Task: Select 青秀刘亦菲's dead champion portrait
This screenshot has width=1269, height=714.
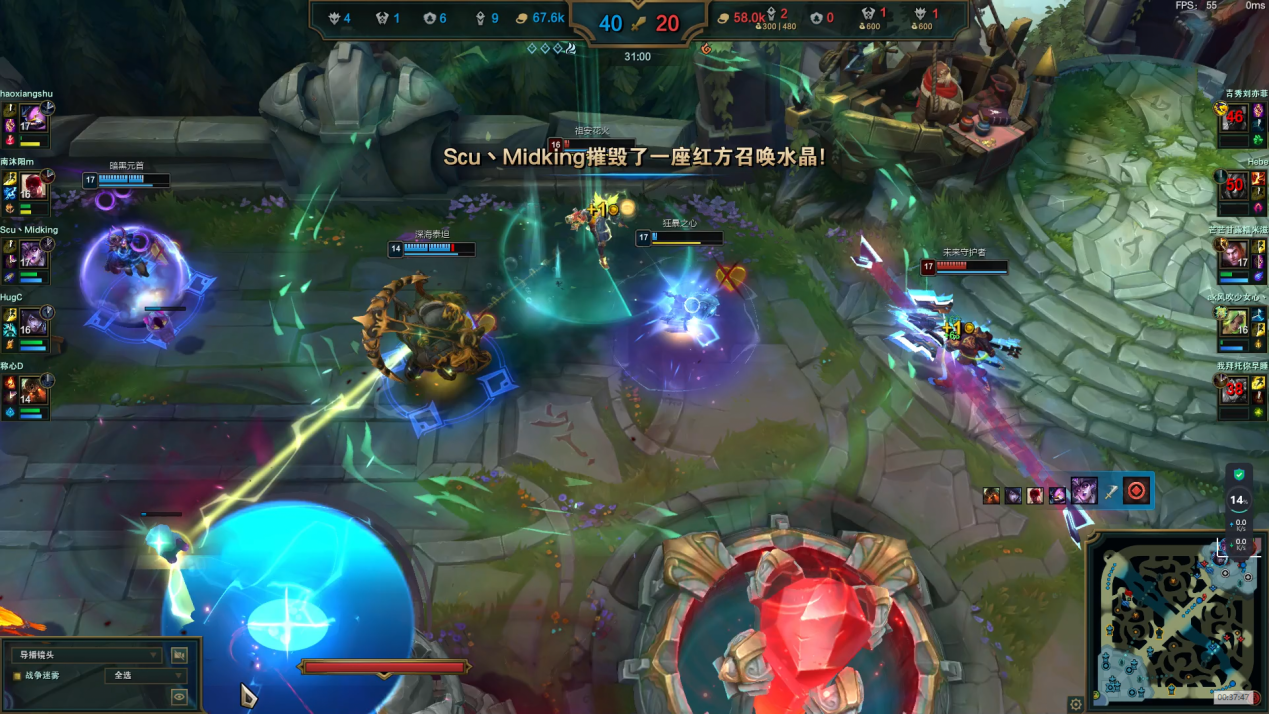Action: (x=1235, y=118)
